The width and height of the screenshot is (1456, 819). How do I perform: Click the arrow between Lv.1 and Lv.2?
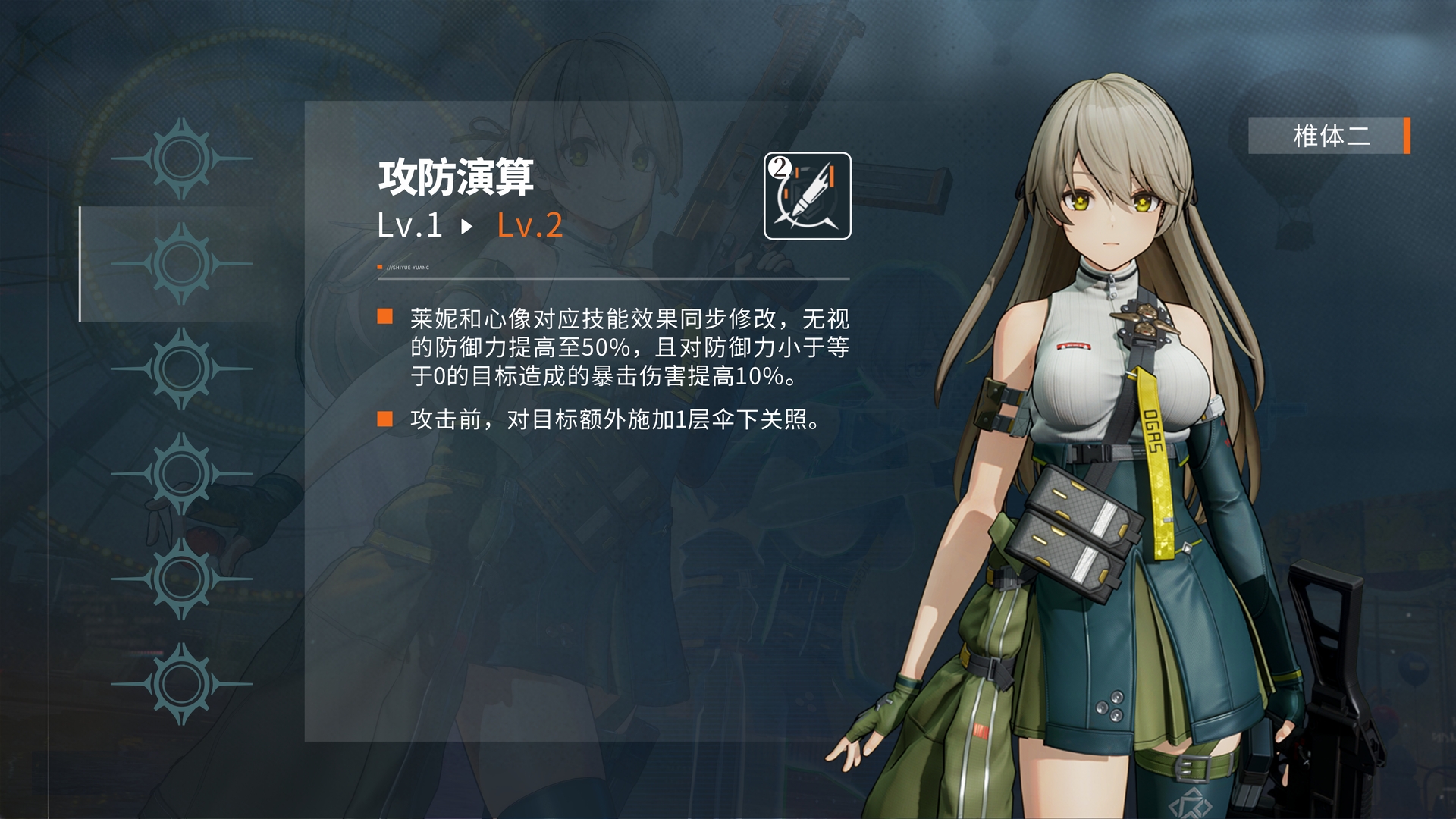click(465, 226)
